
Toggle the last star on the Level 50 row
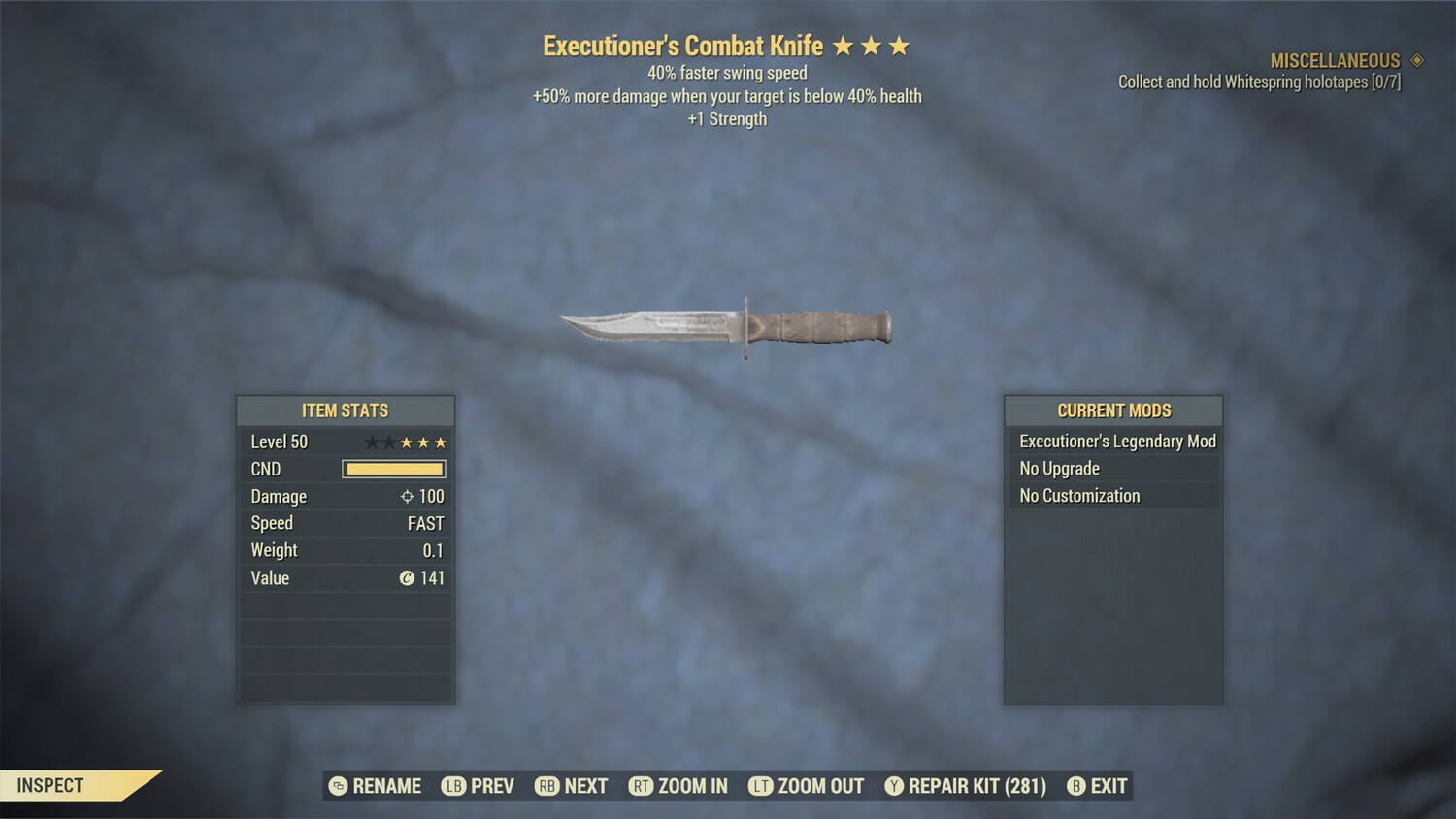[x=442, y=442]
